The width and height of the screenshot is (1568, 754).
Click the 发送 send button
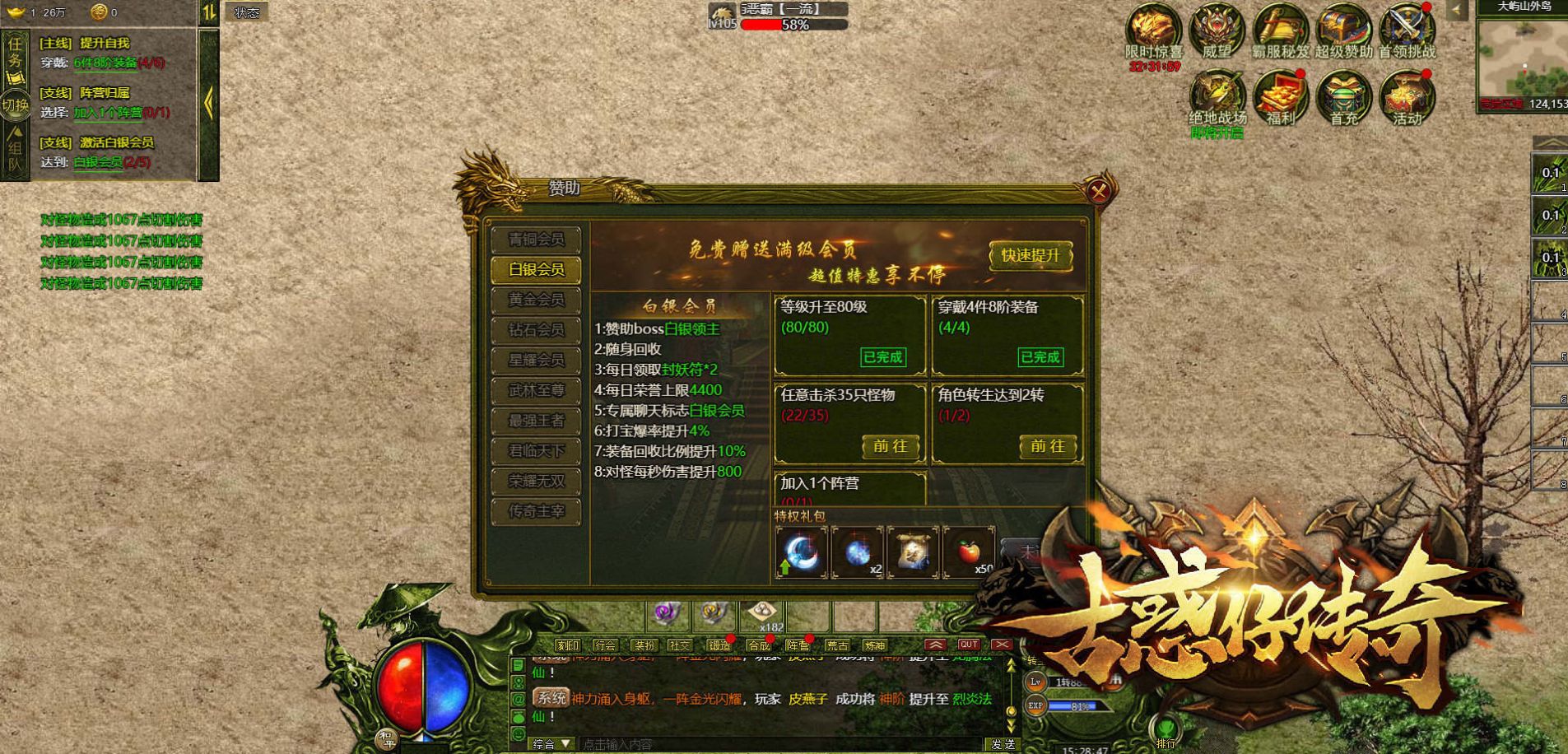[x=1003, y=744]
